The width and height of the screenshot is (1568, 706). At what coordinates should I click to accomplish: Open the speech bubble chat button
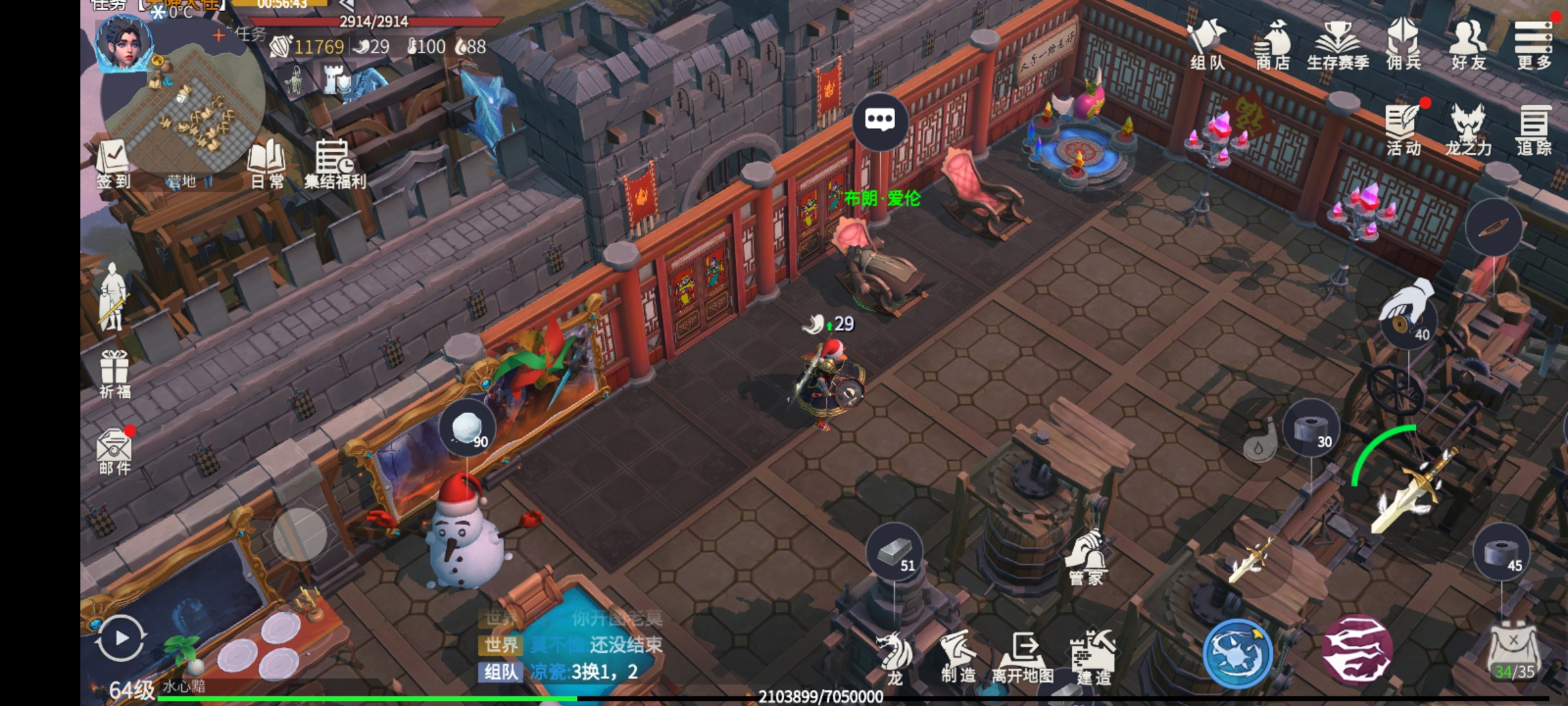[880, 120]
